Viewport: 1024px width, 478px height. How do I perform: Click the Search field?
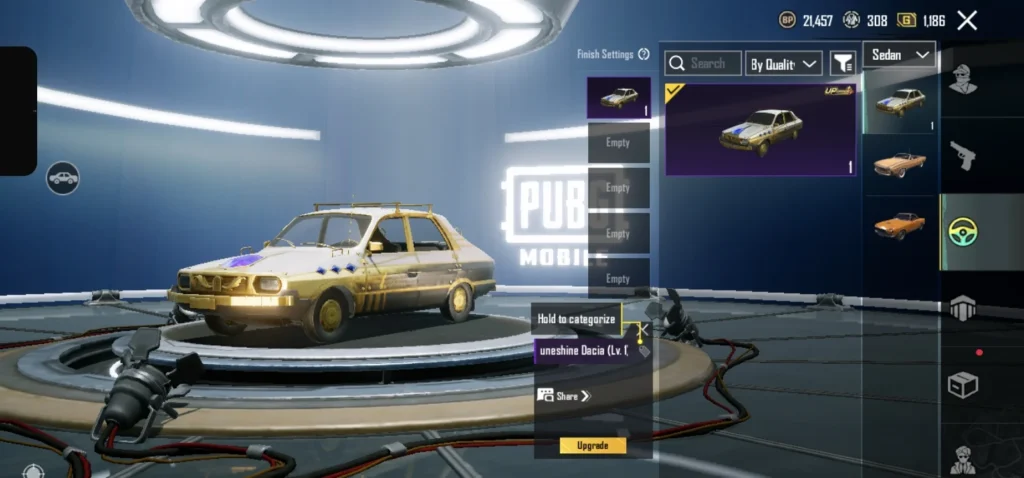pos(703,63)
